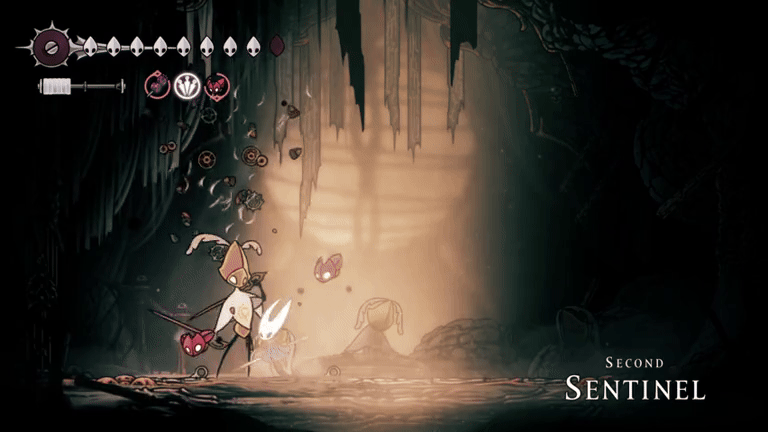Select the red horned mask tool icon

(216, 87)
